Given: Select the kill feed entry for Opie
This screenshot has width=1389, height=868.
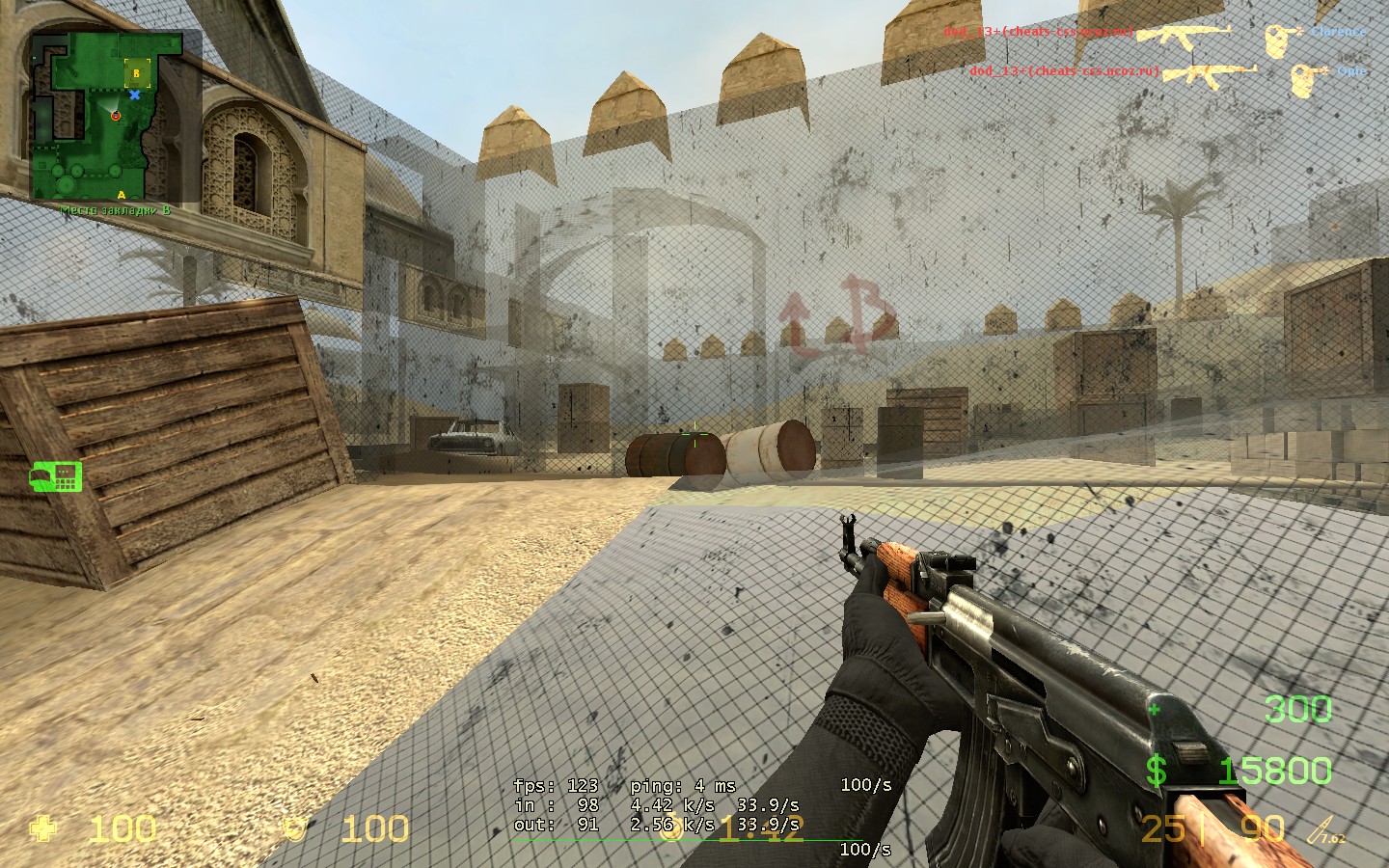Looking at the screenshot, I should pos(1167,71).
